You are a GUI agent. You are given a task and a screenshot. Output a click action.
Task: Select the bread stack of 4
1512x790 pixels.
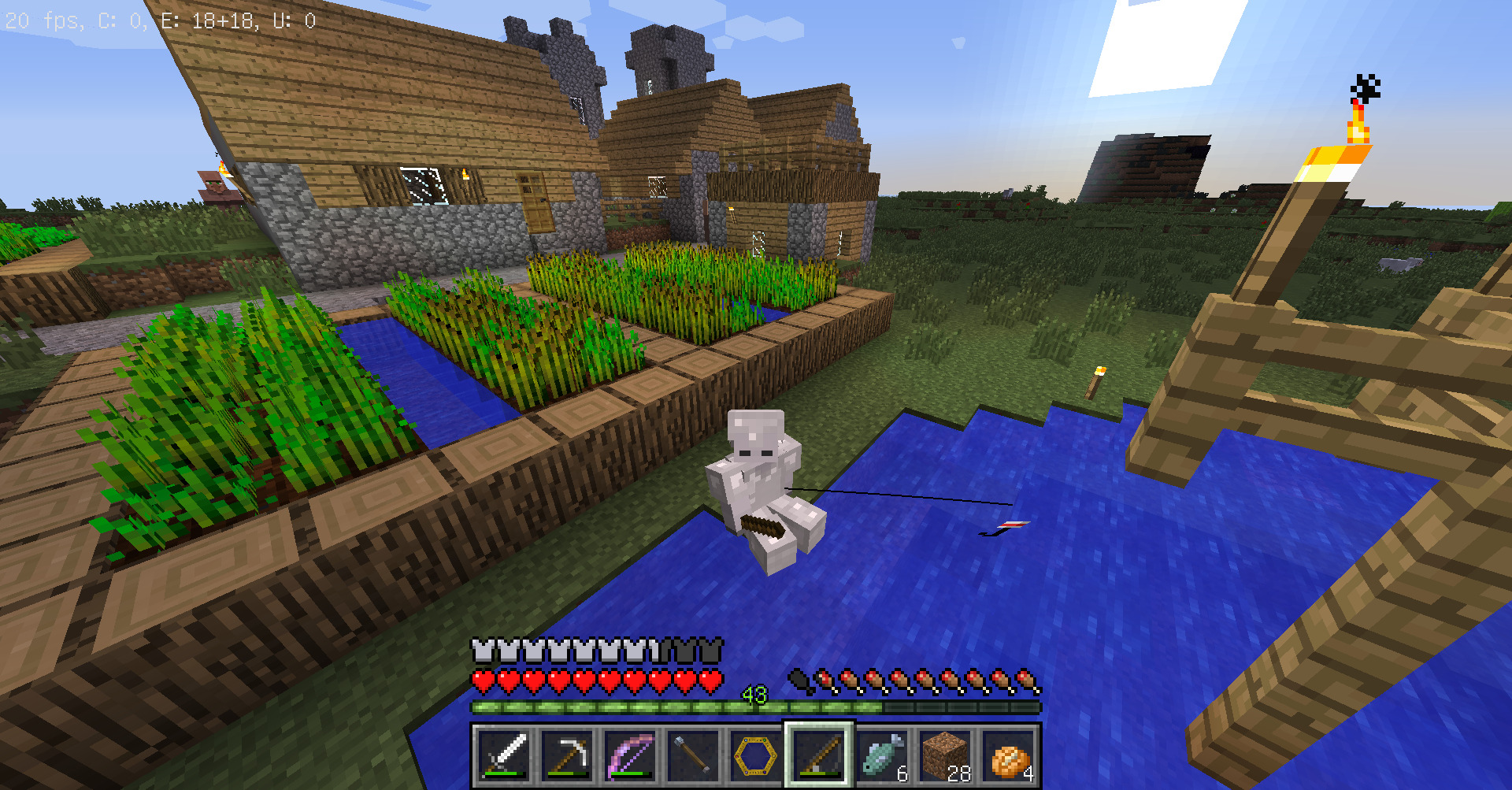(1008, 755)
